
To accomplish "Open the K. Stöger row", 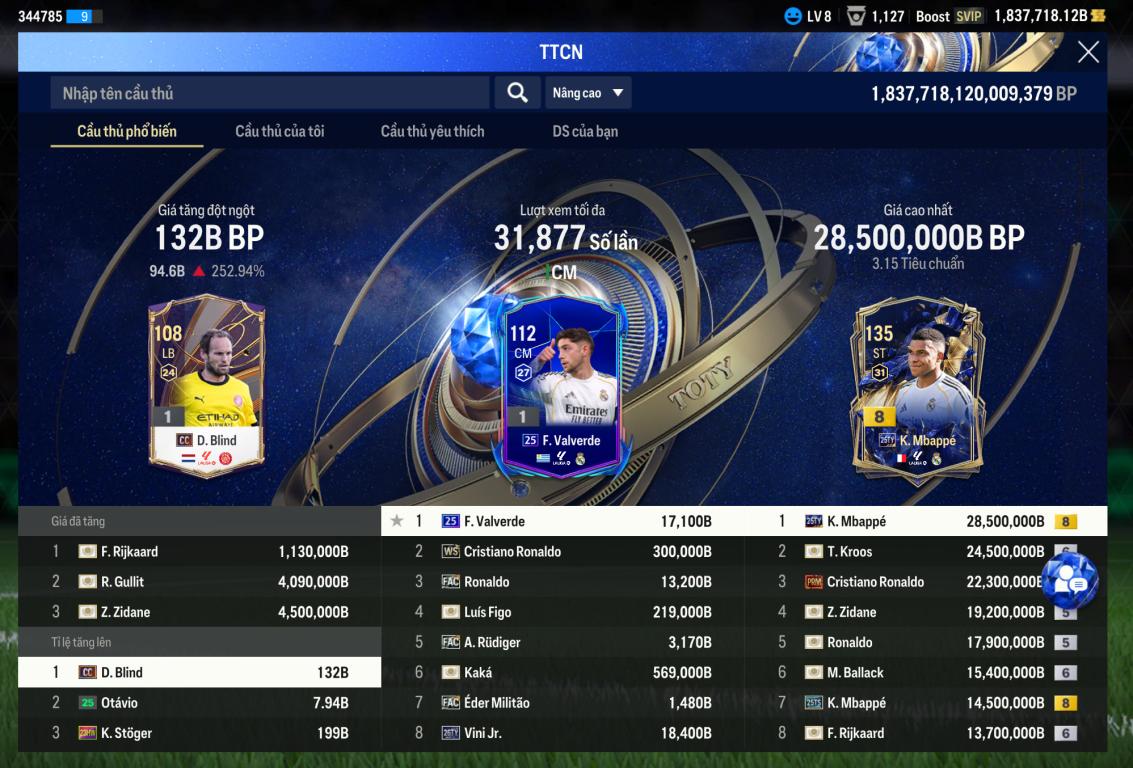I will 200,733.
